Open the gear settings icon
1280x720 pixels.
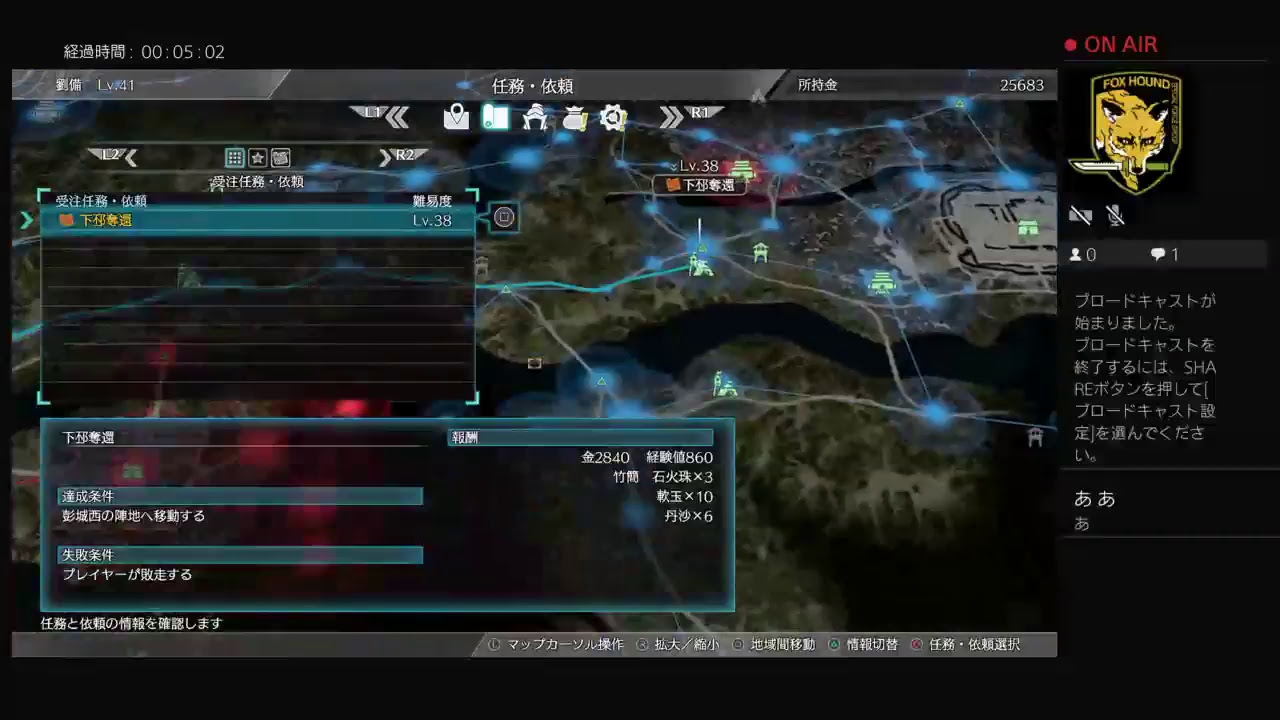614,117
